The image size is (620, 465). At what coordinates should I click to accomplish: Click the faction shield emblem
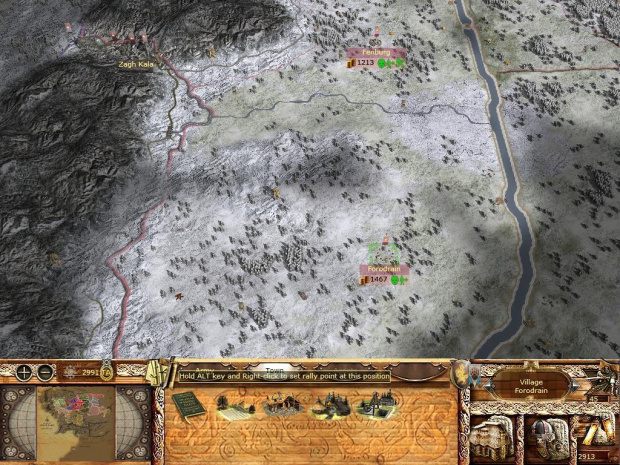pos(461,378)
